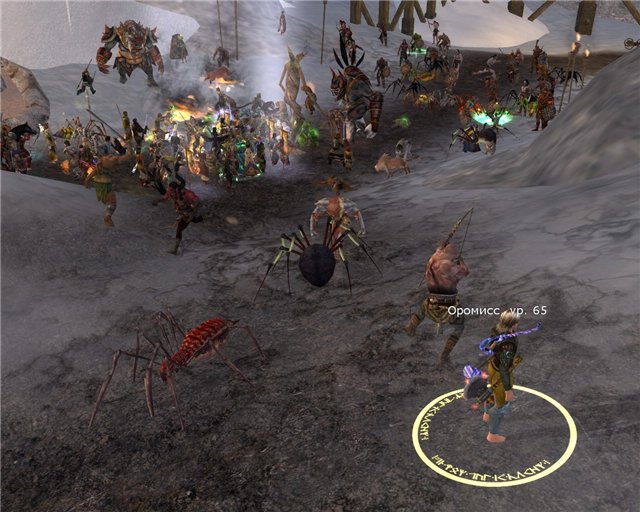Select the Оромисс level 65 nameplate
The image size is (640, 512).
click(x=497, y=311)
